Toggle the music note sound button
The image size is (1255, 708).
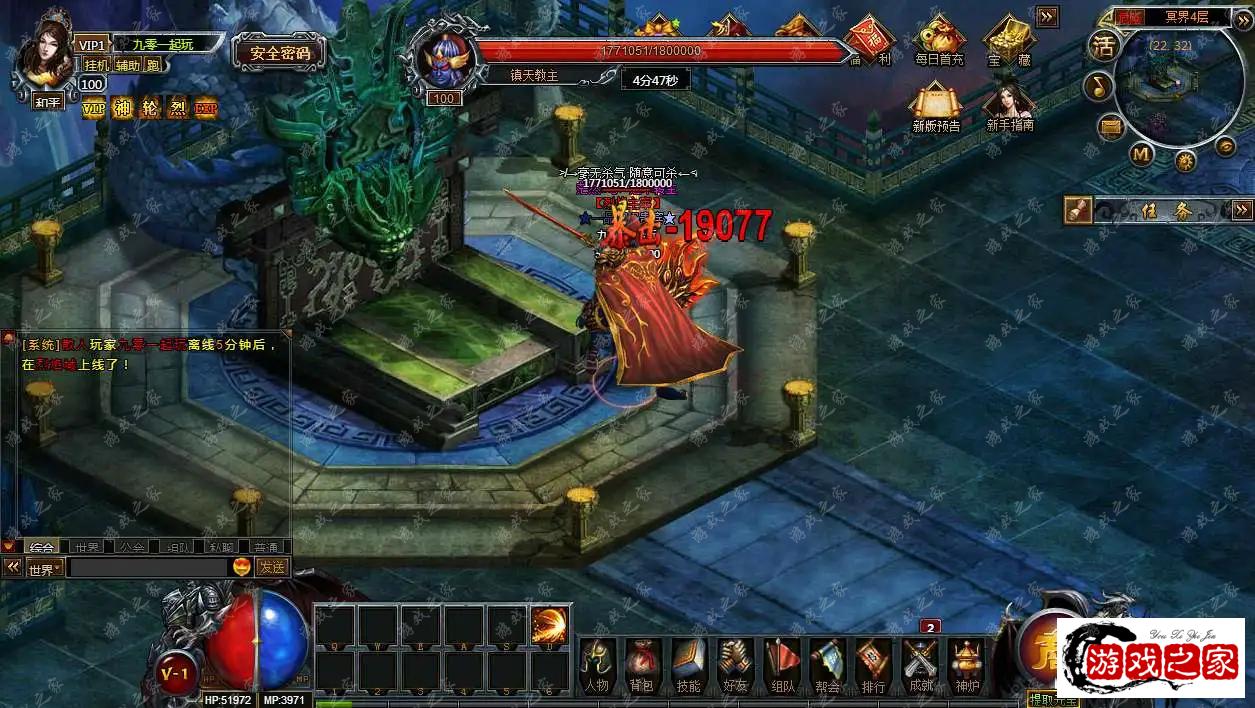(x=1098, y=87)
